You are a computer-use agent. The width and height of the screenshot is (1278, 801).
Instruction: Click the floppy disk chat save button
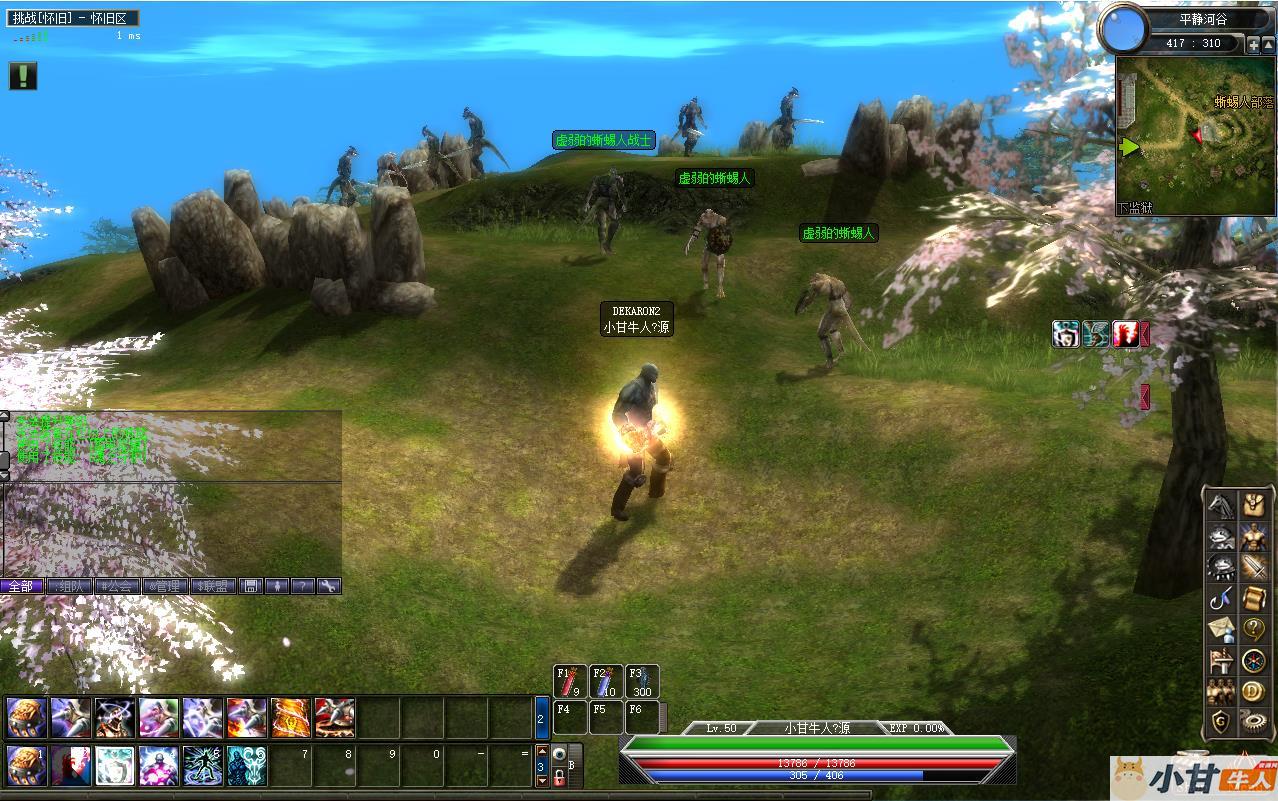click(x=251, y=586)
